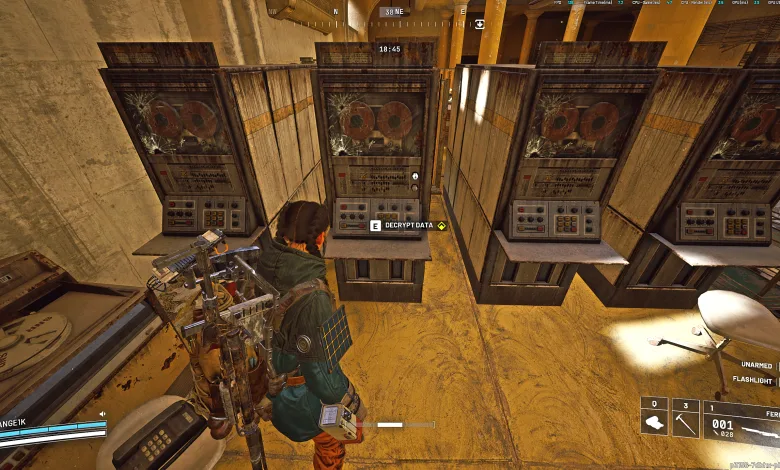Select the pickaxe tool slot
Image resolution: width=780 pixels, height=470 pixels.
pos(685,417)
